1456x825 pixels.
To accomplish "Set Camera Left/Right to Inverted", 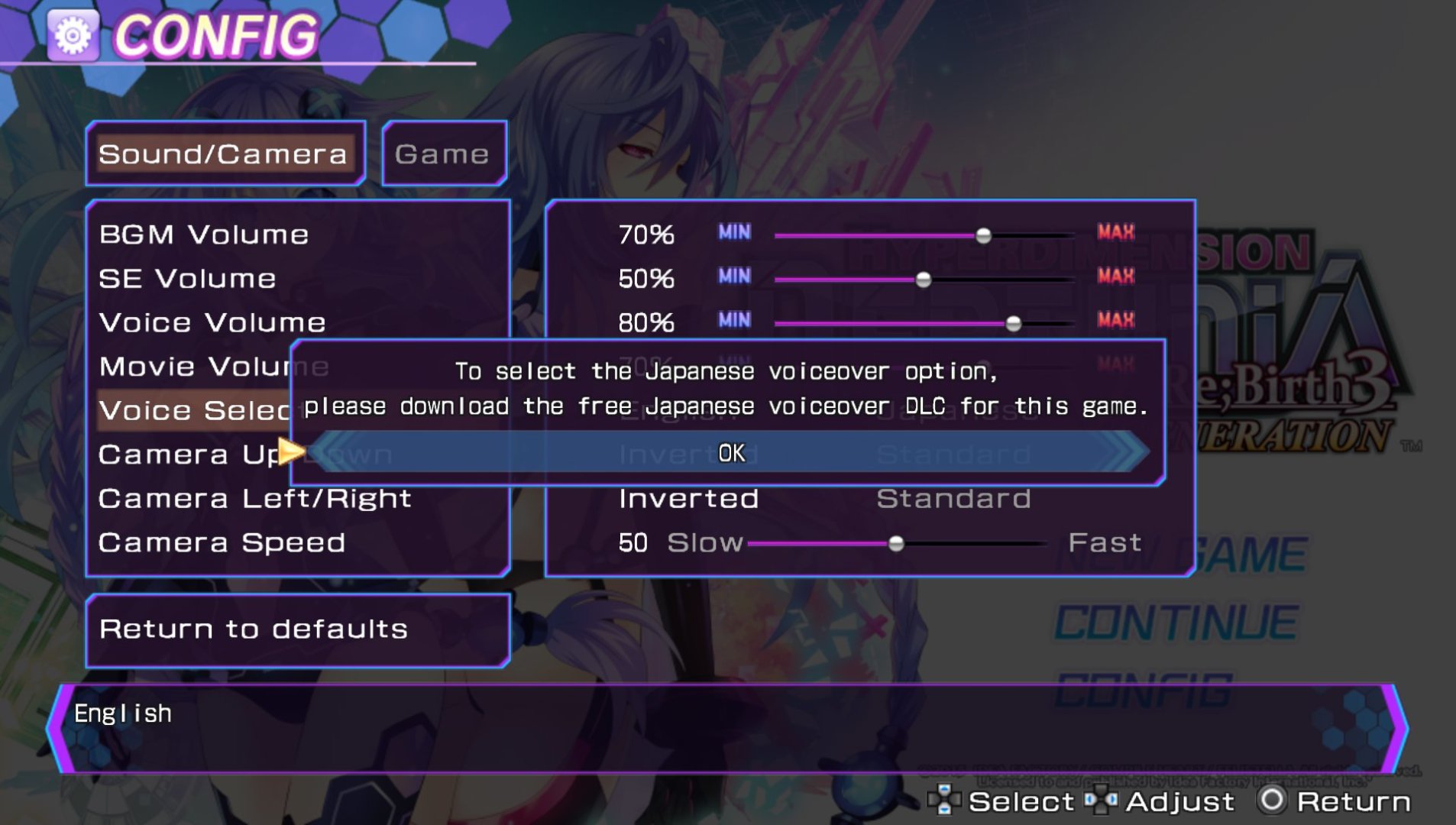I will [688, 499].
